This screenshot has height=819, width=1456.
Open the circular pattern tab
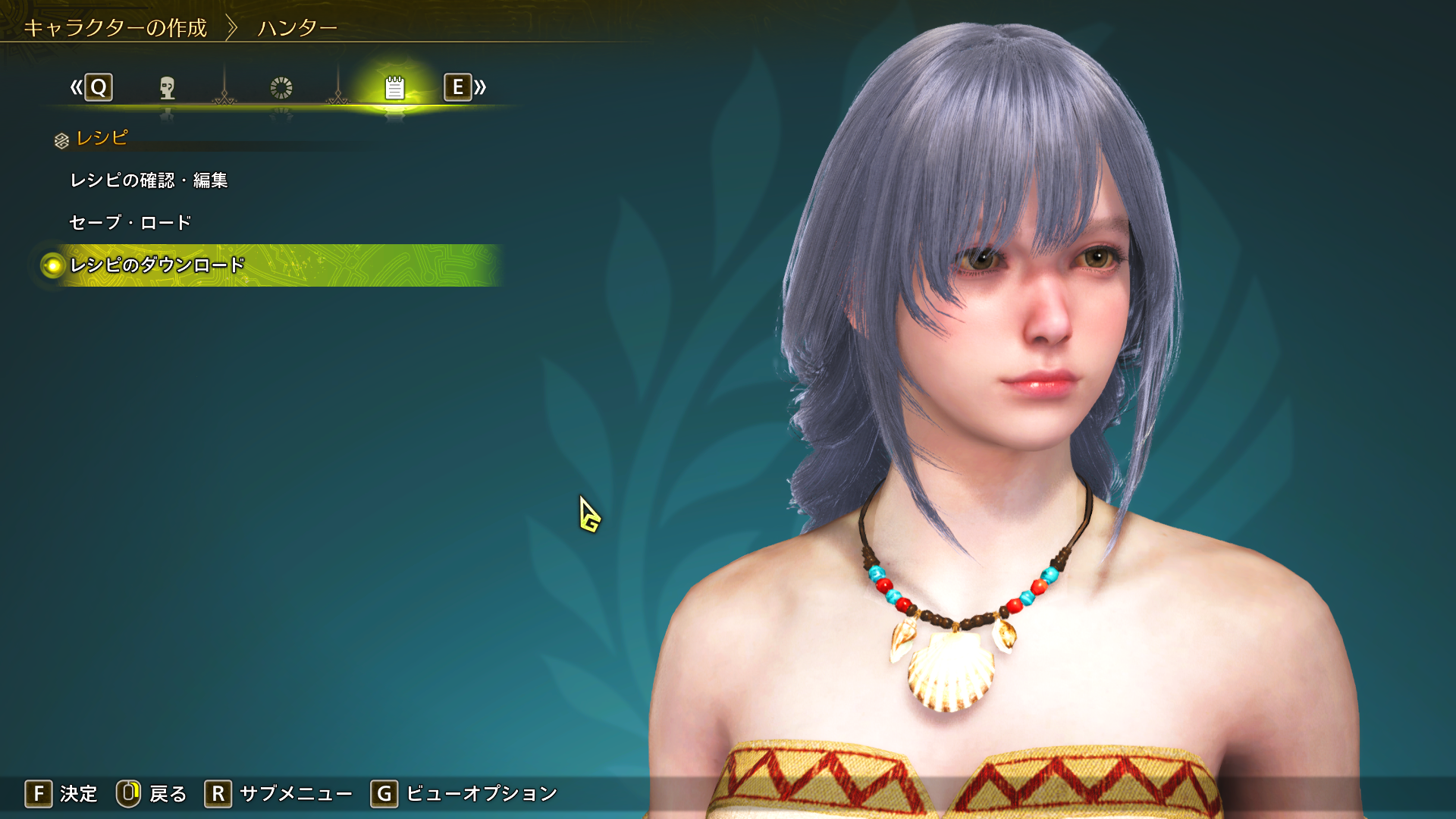click(x=281, y=88)
